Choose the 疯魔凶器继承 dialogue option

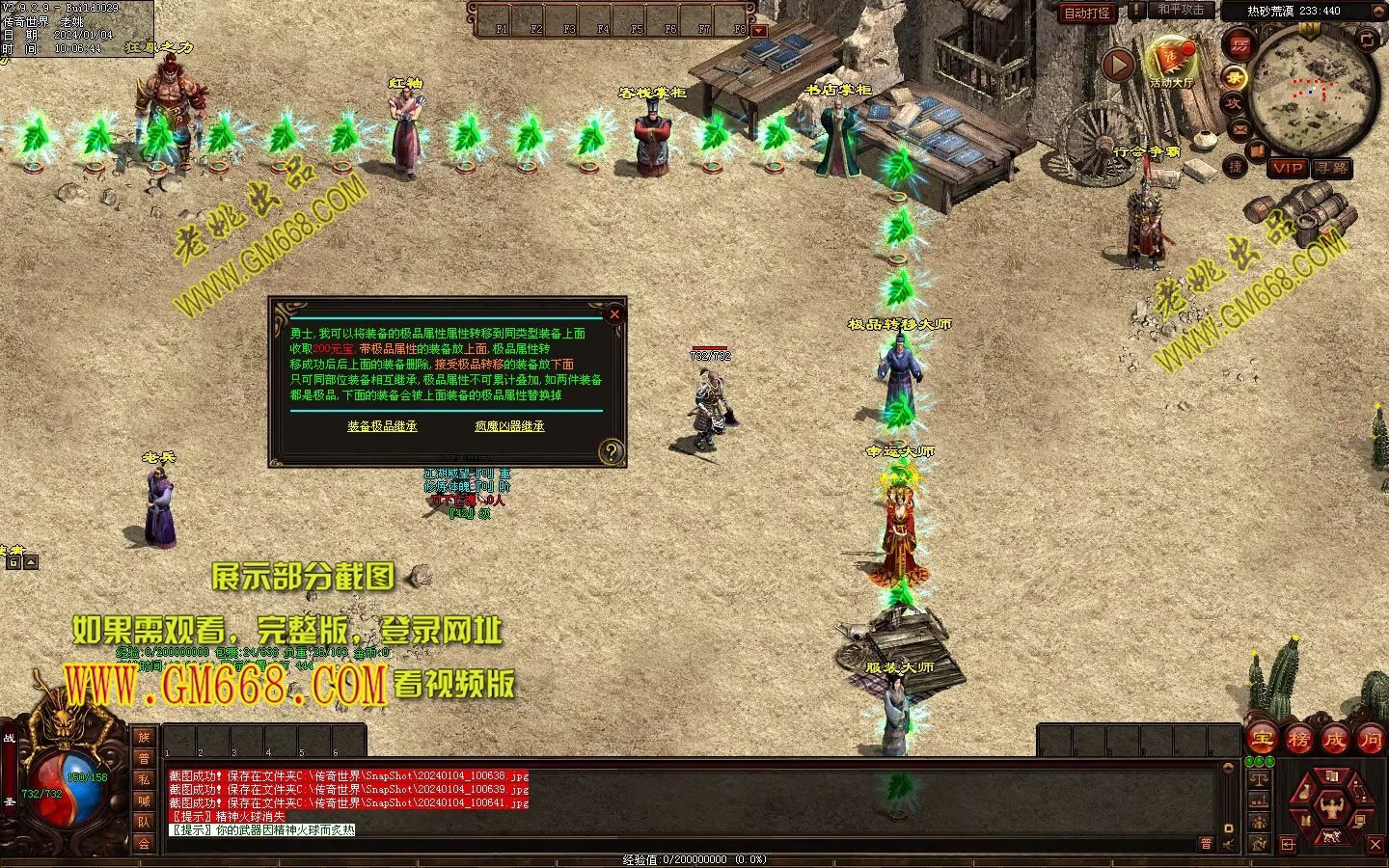click(x=509, y=426)
